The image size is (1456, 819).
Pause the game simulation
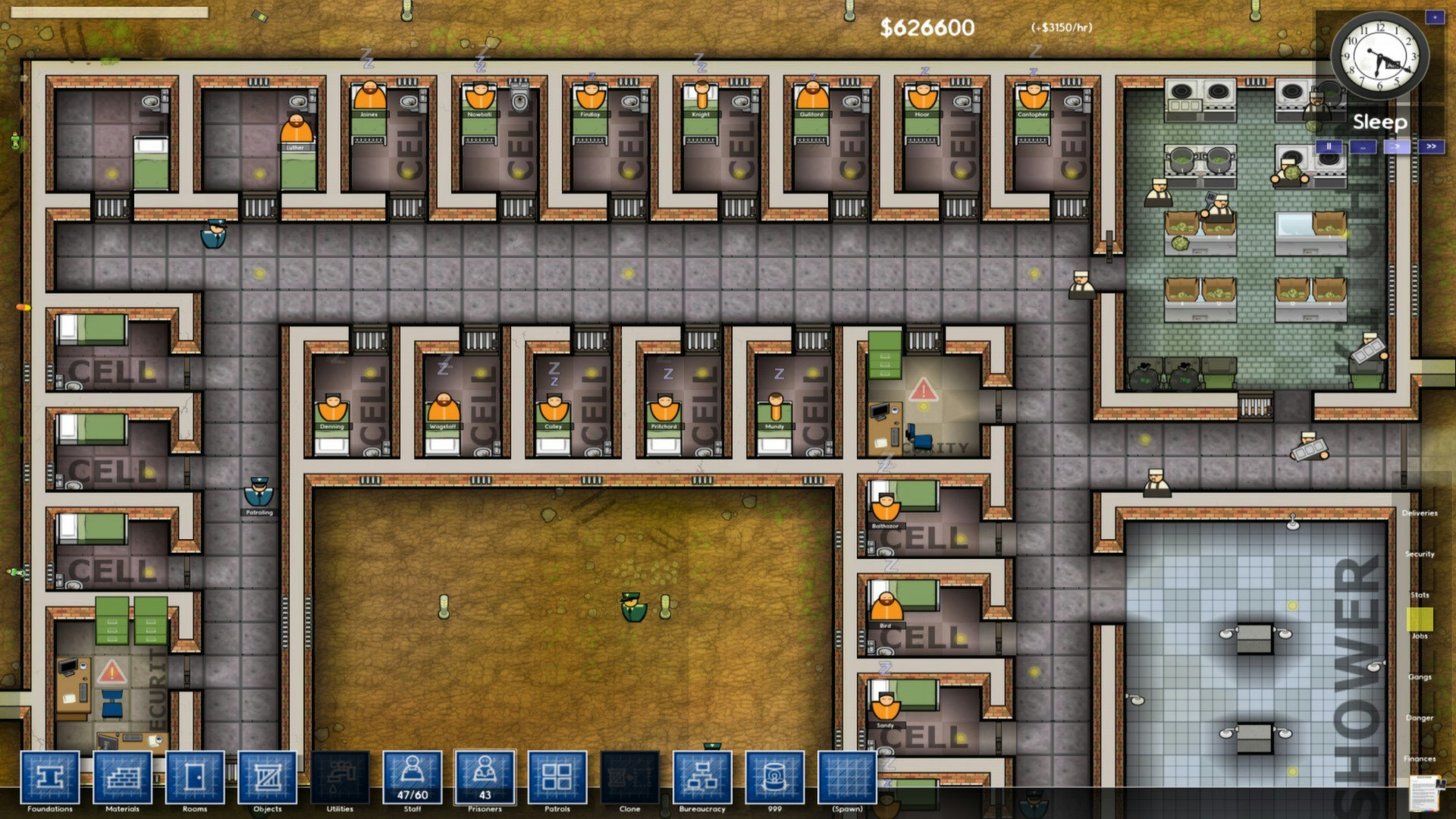(x=1329, y=145)
